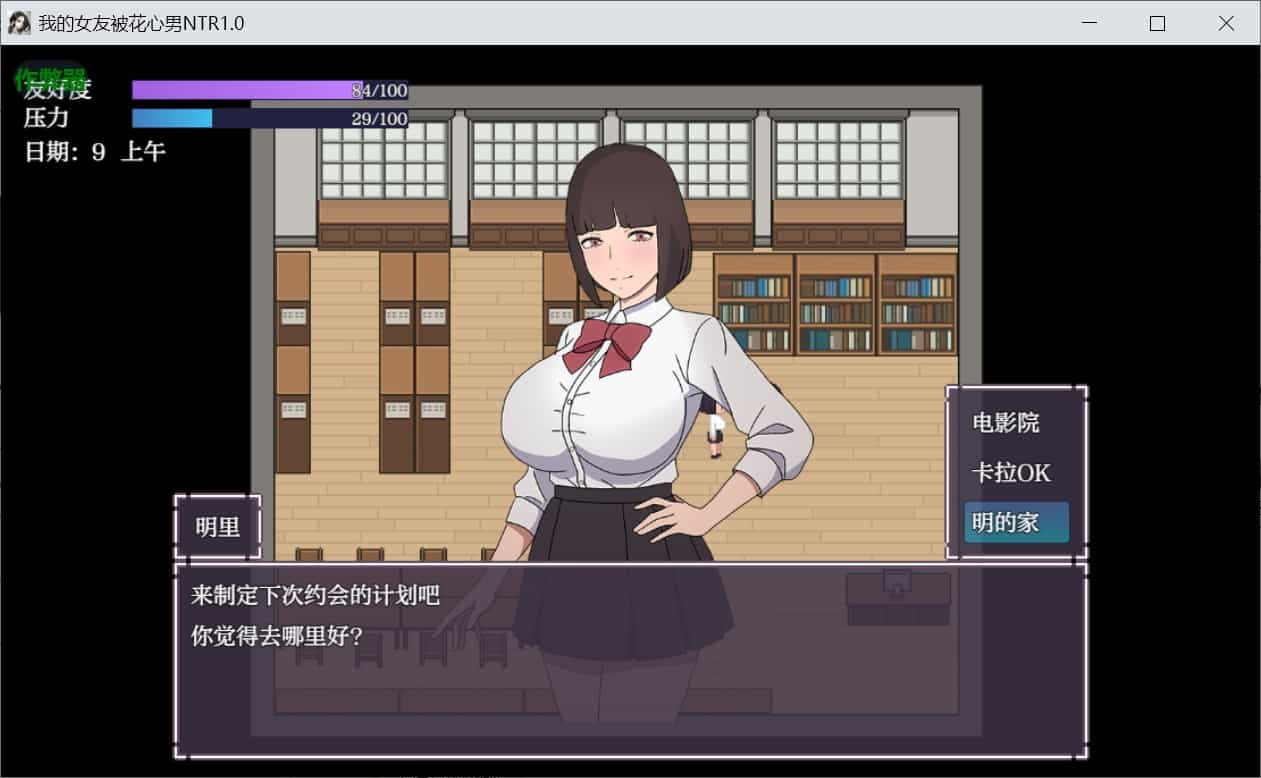Pick 卡拉OK as the date location

tap(1011, 473)
